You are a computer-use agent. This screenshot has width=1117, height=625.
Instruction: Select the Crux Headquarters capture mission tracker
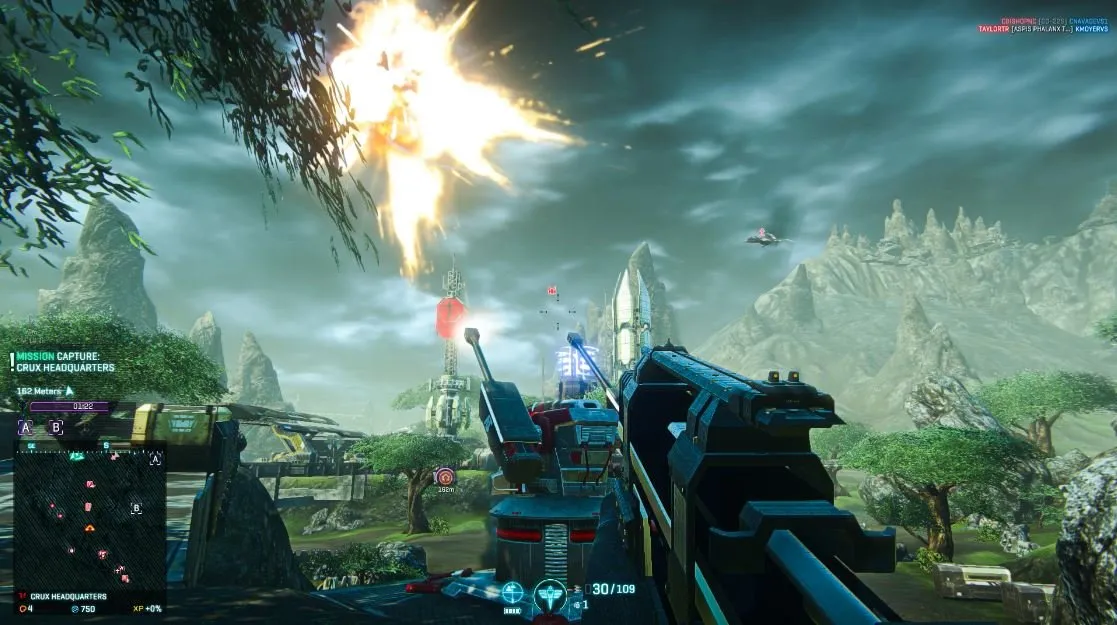click(66, 362)
